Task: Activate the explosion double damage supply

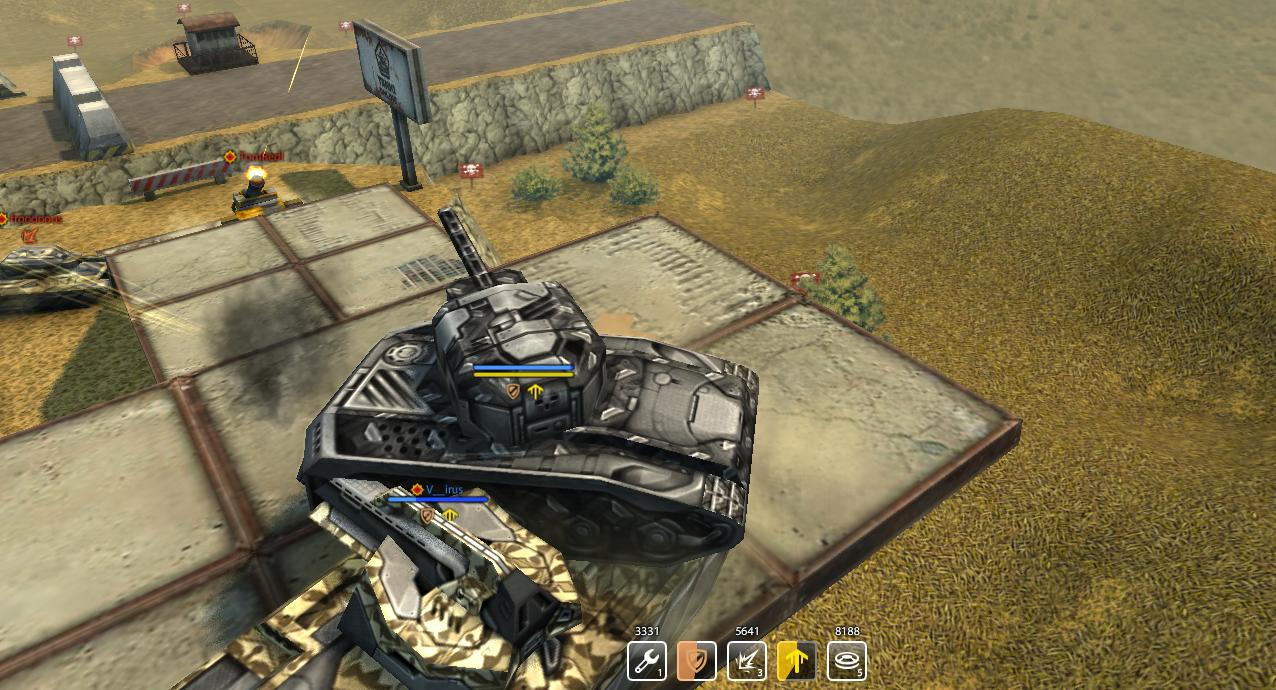Action: (x=746, y=661)
